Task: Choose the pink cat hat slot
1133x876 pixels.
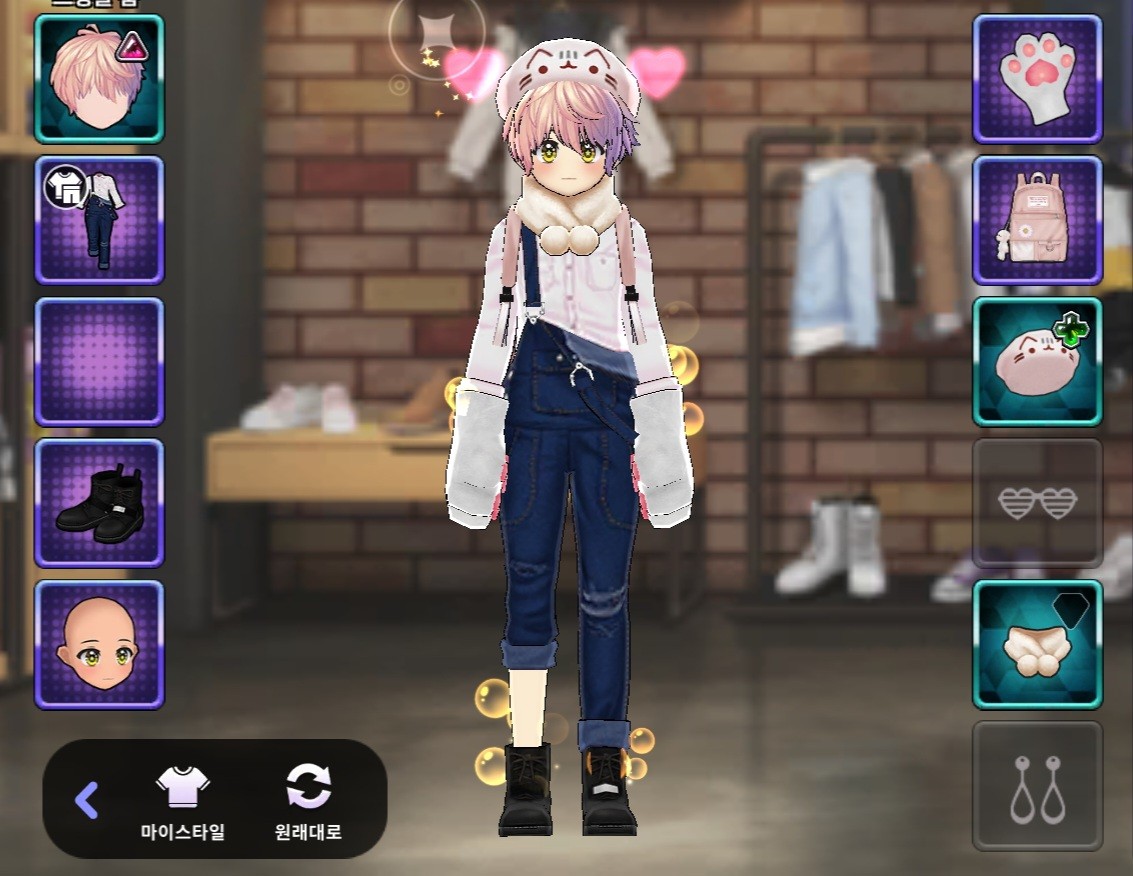Action: coord(1037,361)
